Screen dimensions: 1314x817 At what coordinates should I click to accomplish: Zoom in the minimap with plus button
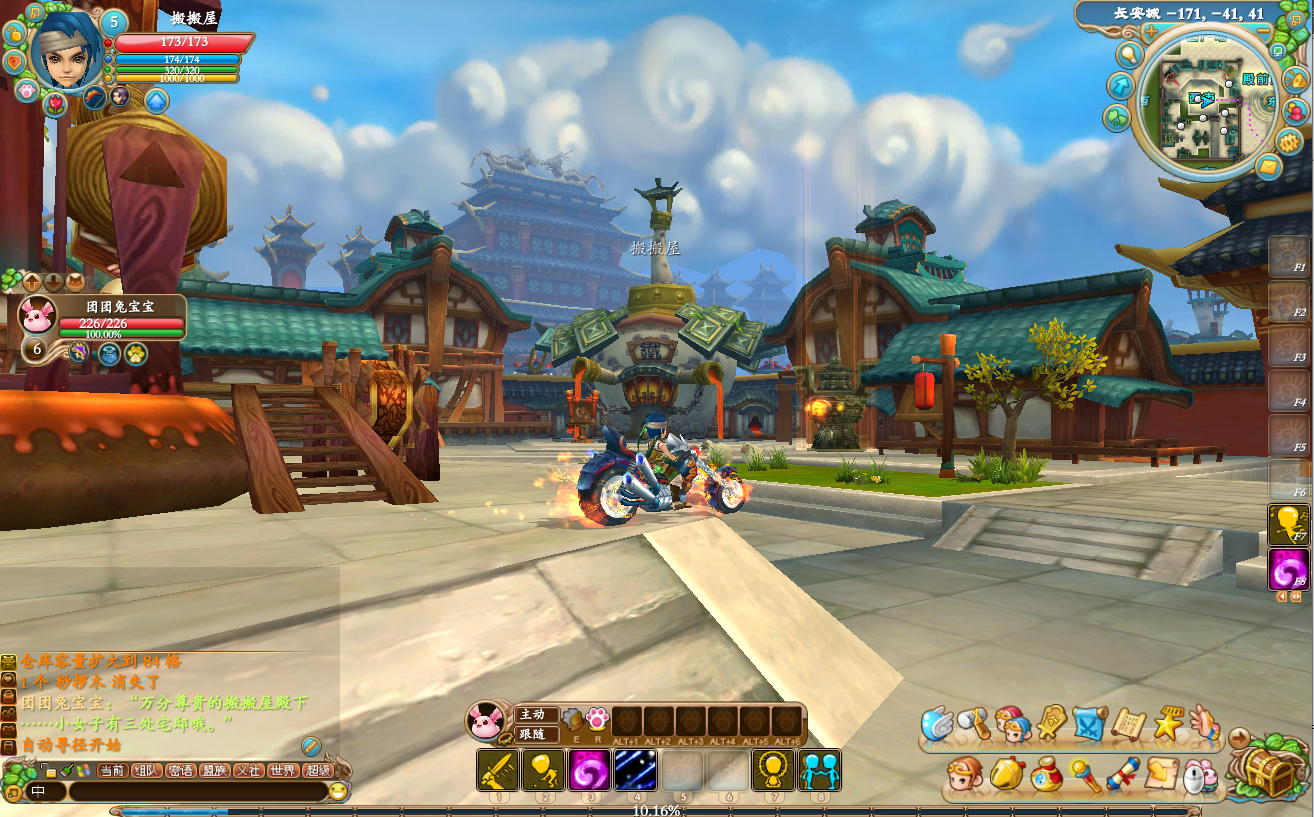[1151, 32]
